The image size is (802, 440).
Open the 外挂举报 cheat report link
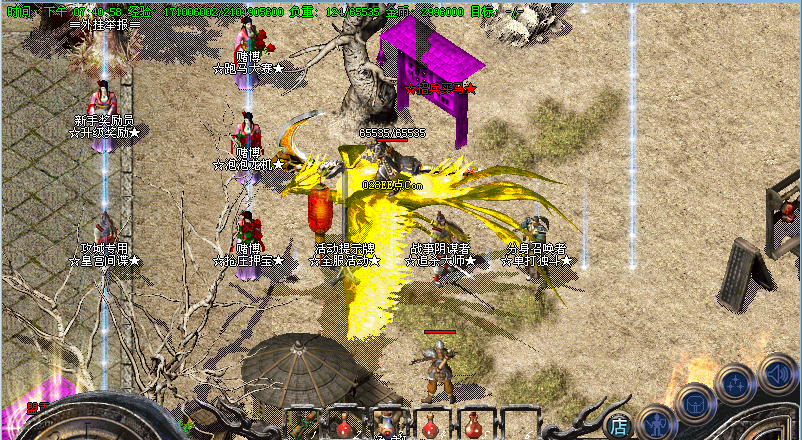coord(105,24)
